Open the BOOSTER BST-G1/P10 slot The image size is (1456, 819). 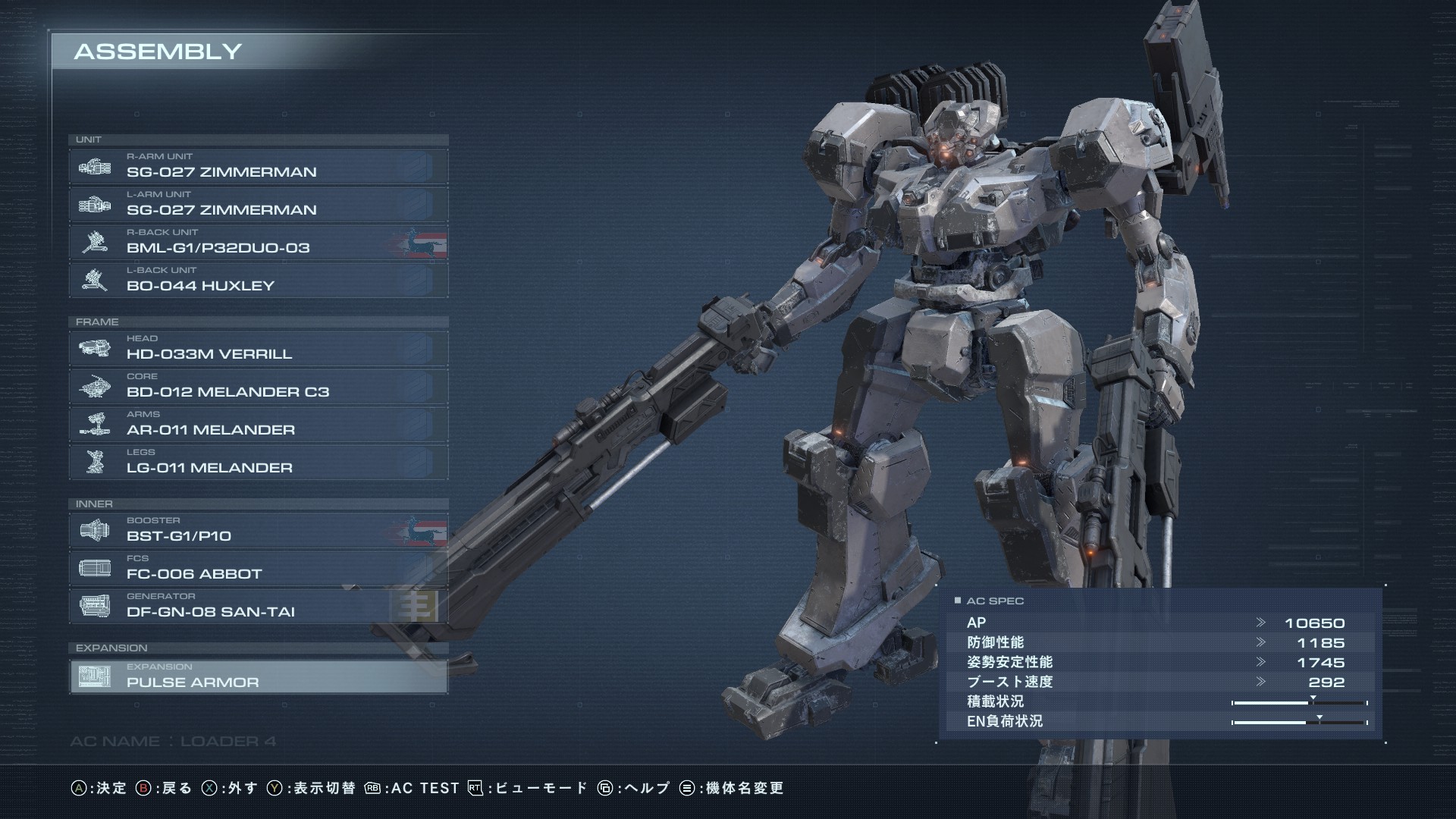pyautogui.click(x=258, y=530)
